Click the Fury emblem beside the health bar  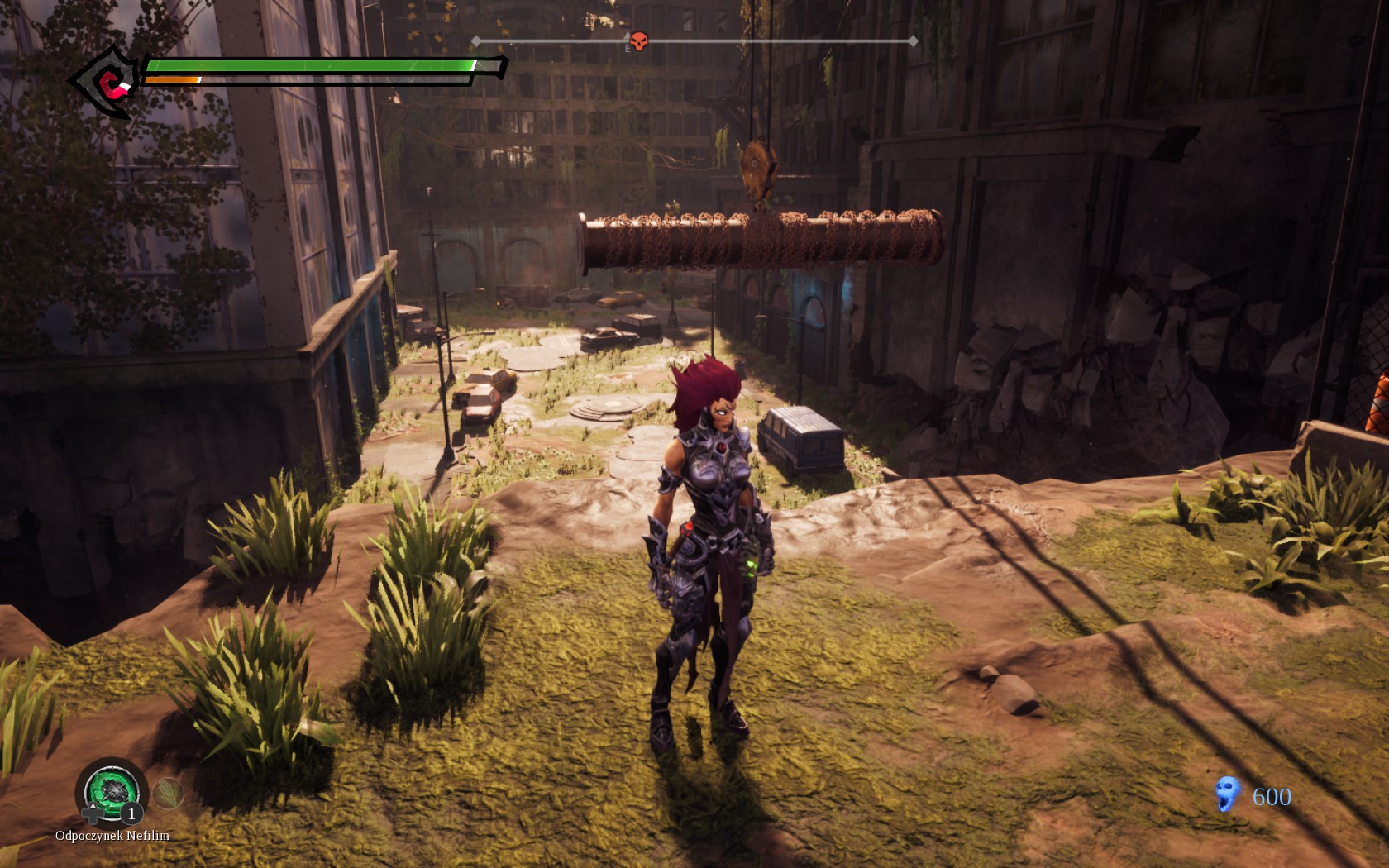107,81
